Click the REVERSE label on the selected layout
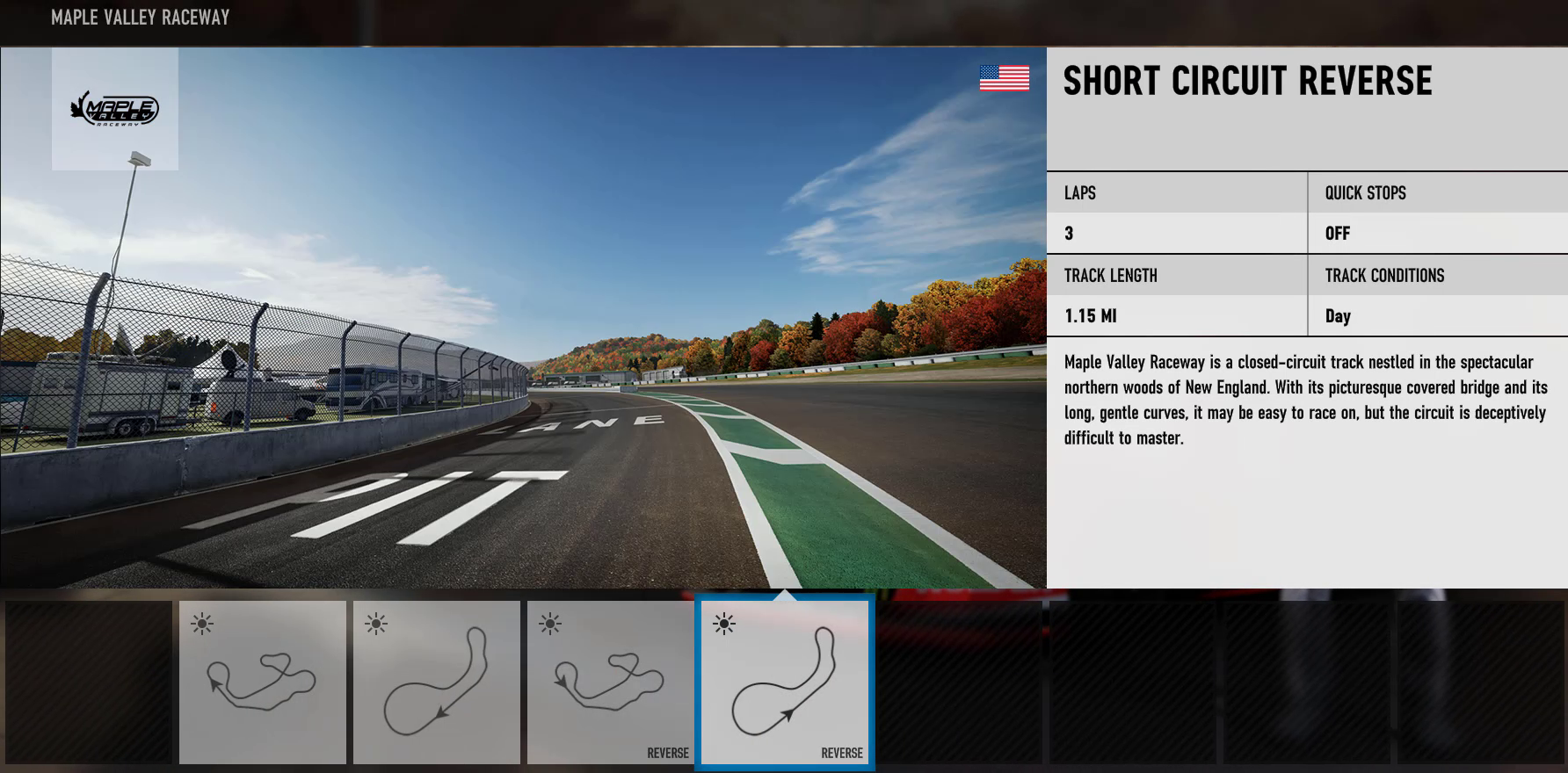The image size is (1568, 773). pos(842,753)
